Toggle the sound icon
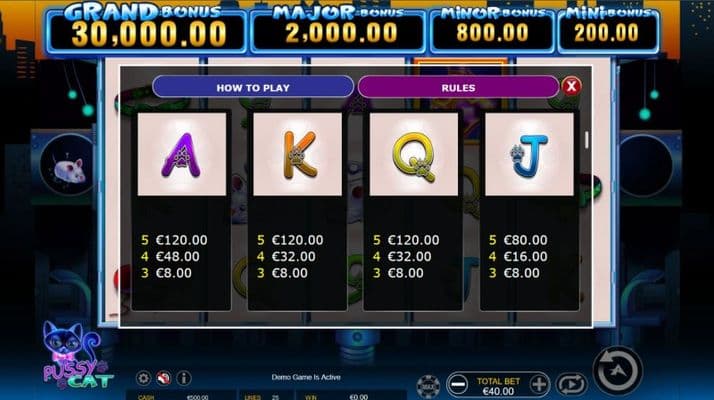The width and height of the screenshot is (714, 400). [x=163, y=378]
